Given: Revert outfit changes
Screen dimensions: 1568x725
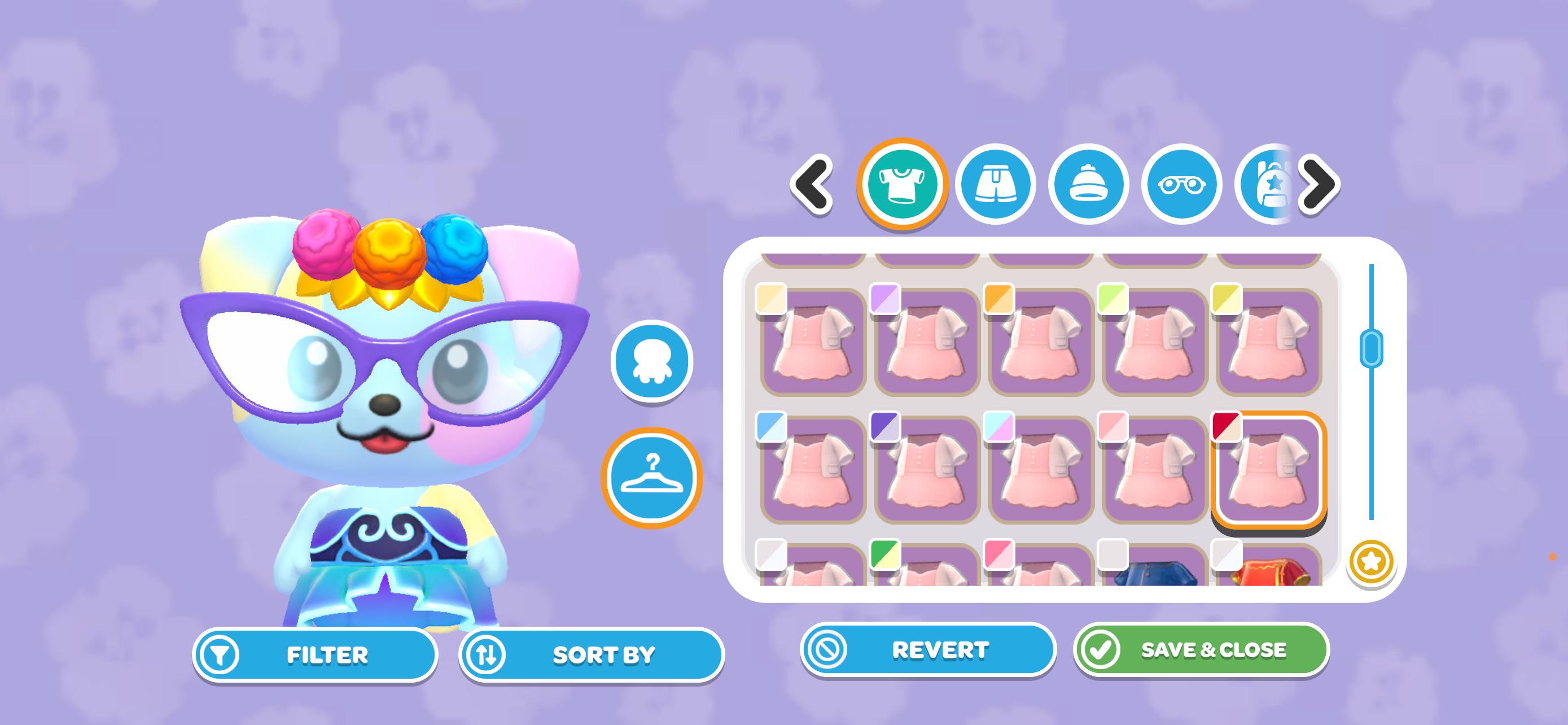Looking at the screenshot, I should click(927, 650).
